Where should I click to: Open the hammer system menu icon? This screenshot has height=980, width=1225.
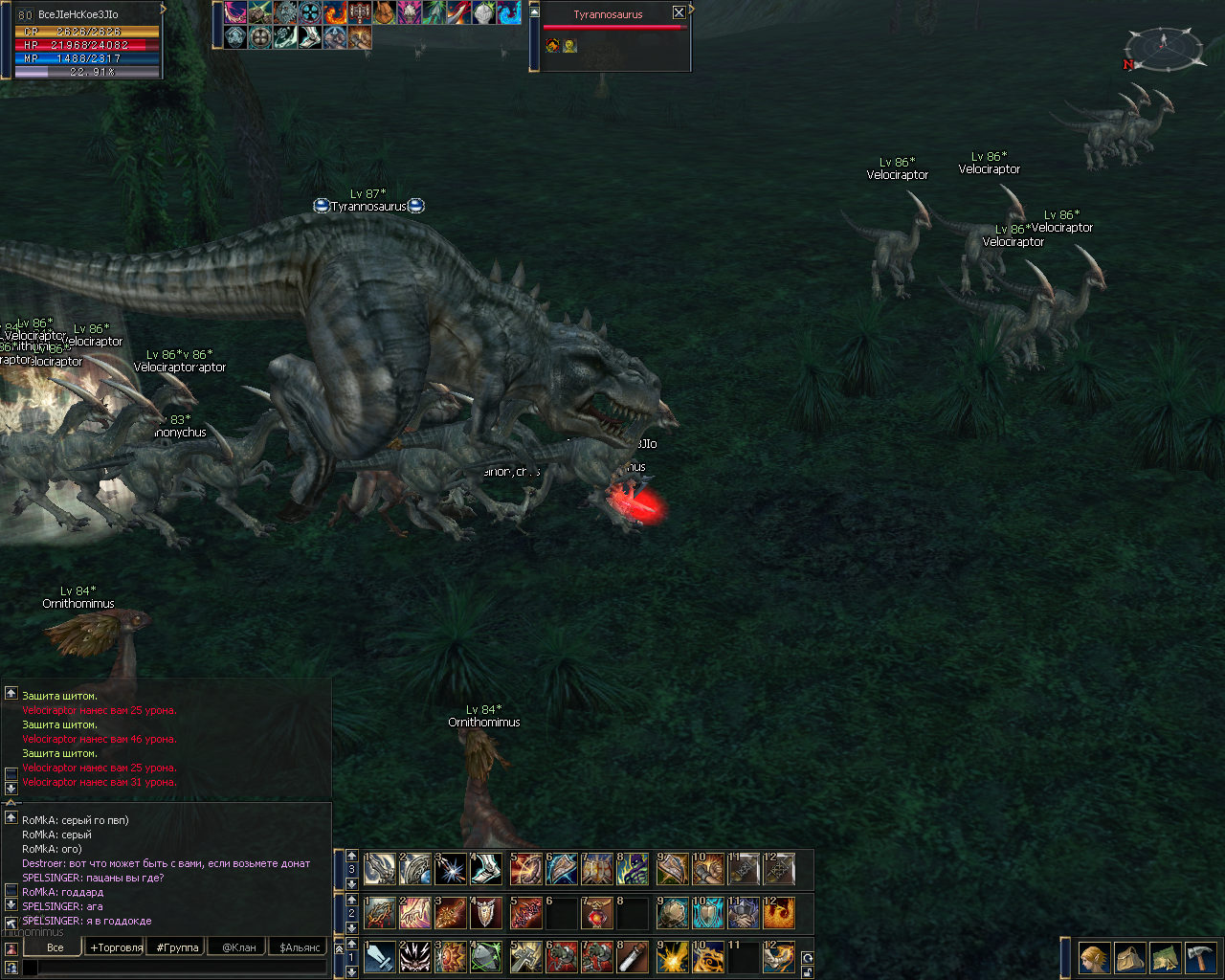(x=1200, y=957)
